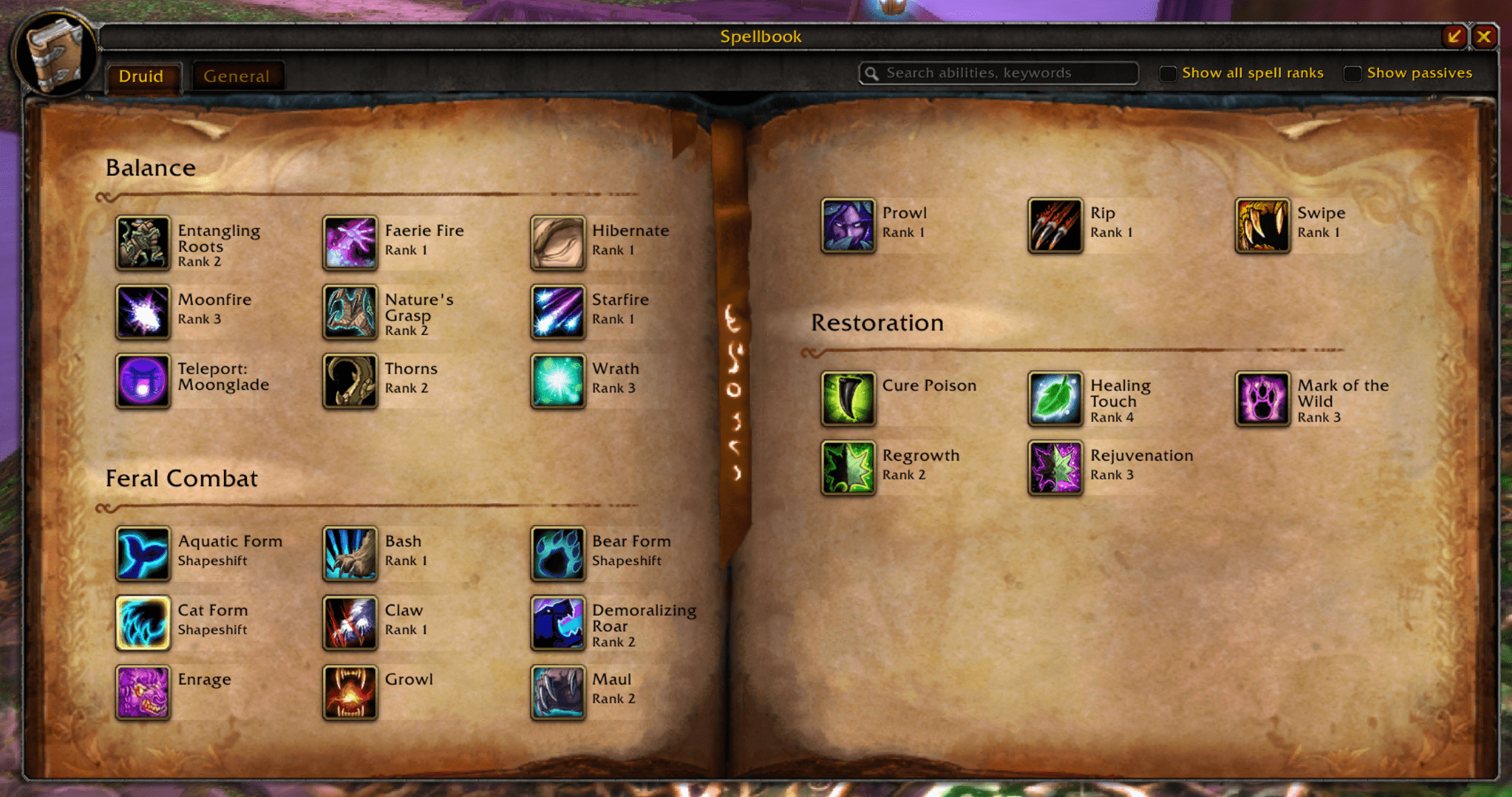Click the search abilities field
The image size is (1512, 797).
pos(998,72)
